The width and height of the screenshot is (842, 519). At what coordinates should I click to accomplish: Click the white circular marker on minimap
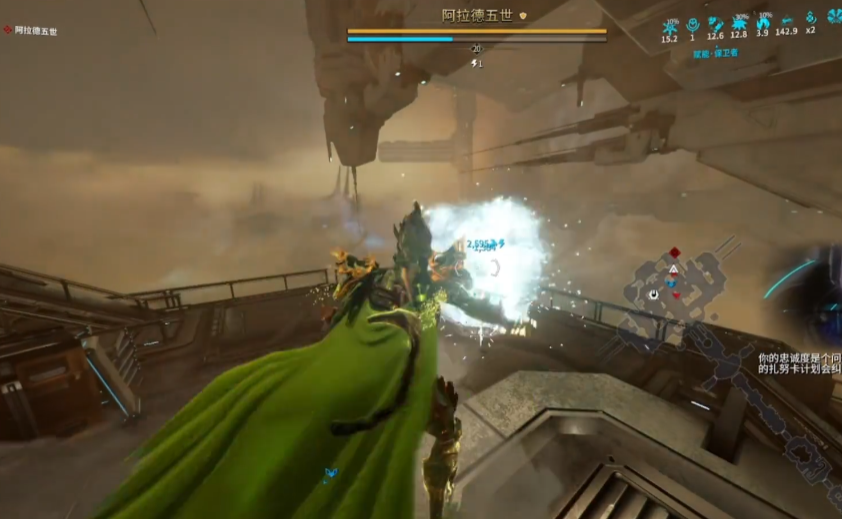click(653, 294)
